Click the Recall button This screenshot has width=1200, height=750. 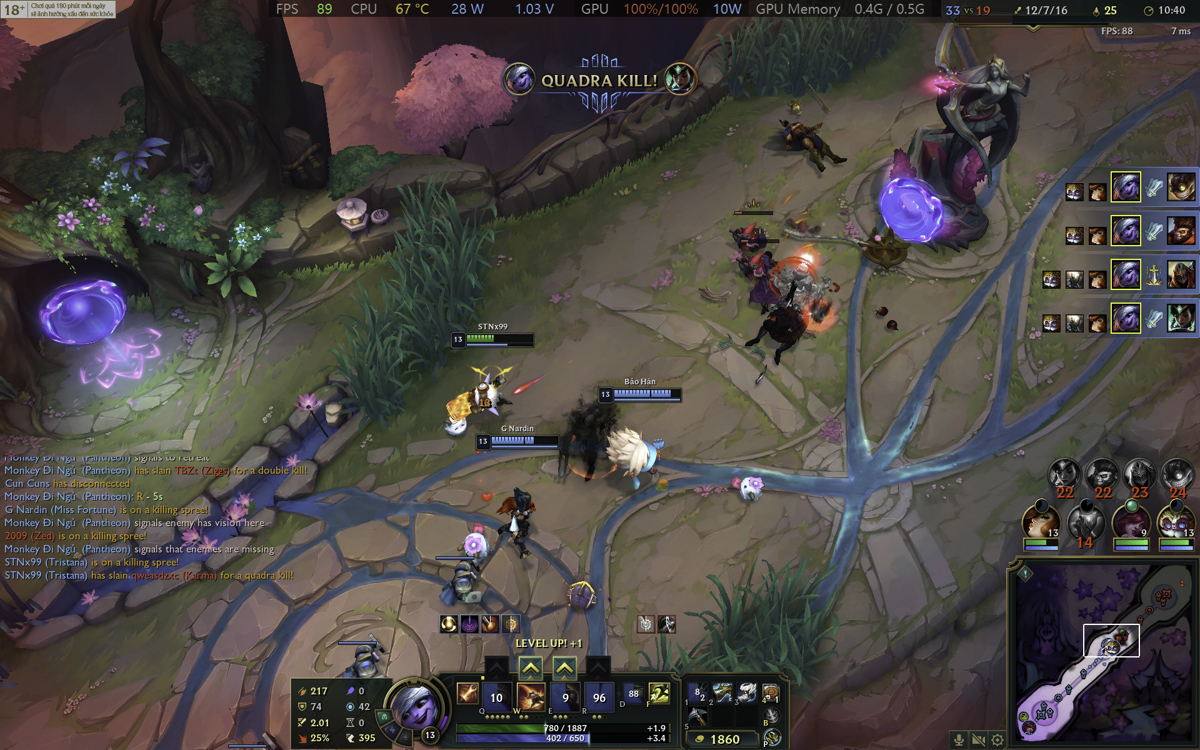(771, 716)
